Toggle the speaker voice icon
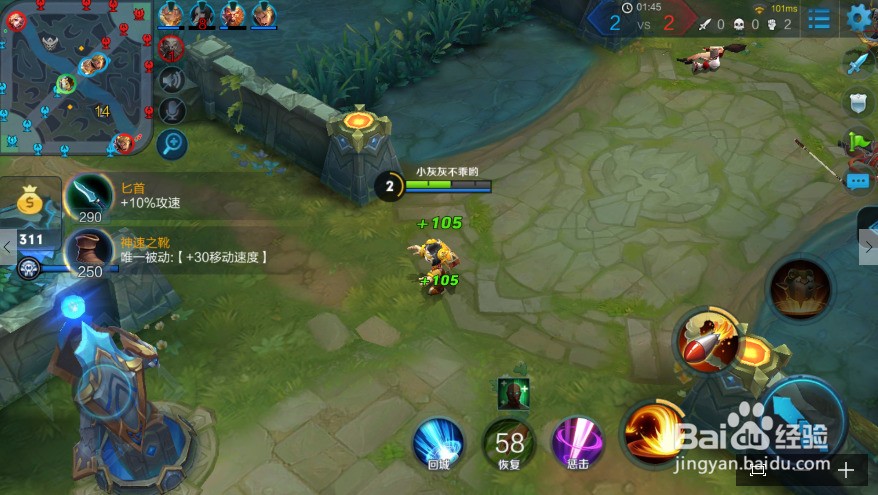Image resolution: width=878 pixels, height=495 pixels. 172,80
